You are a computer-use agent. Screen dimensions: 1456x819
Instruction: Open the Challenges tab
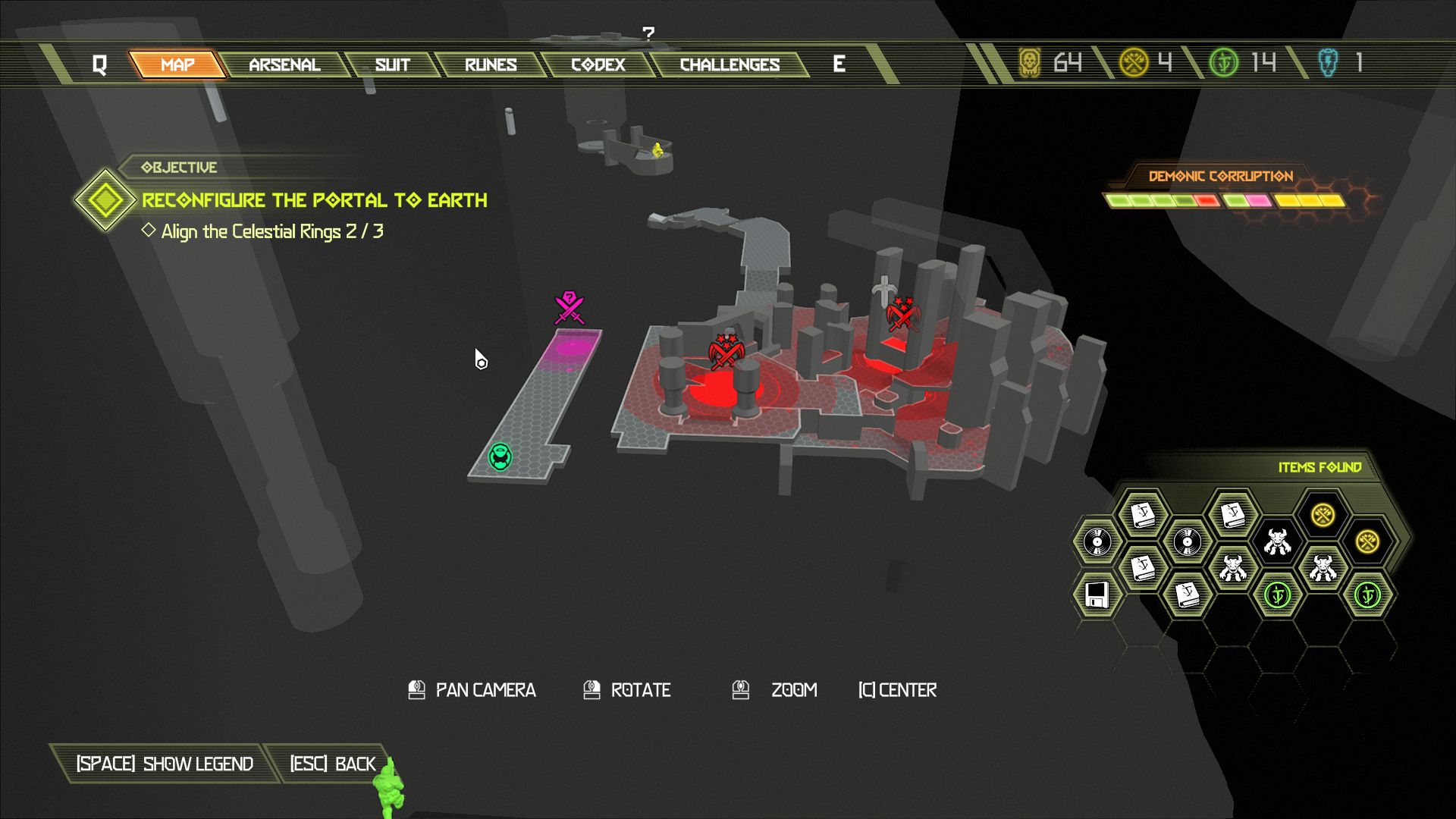point(730,64)
